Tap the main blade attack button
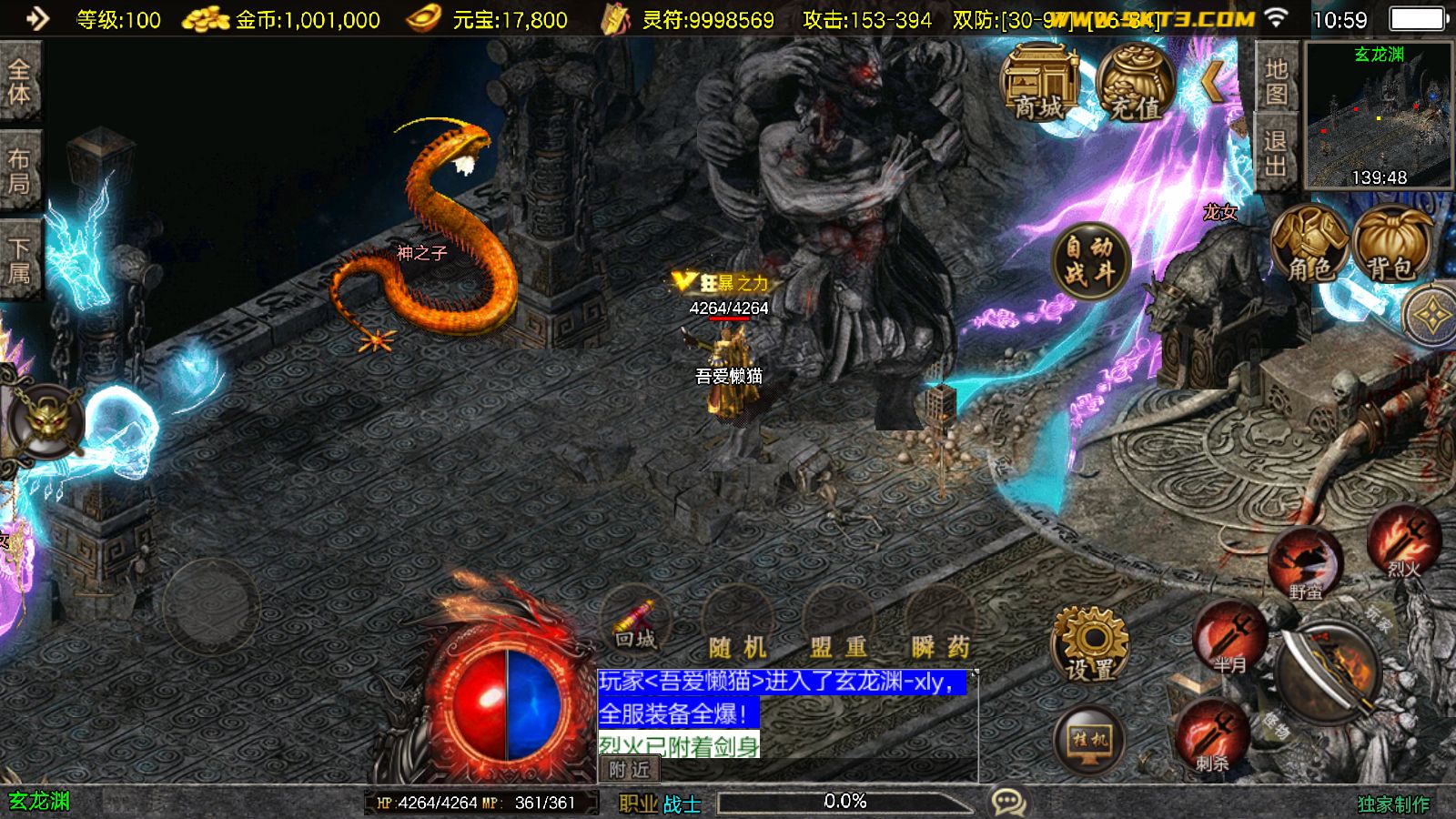The image size is (1456, 819). coord(1328,675)
